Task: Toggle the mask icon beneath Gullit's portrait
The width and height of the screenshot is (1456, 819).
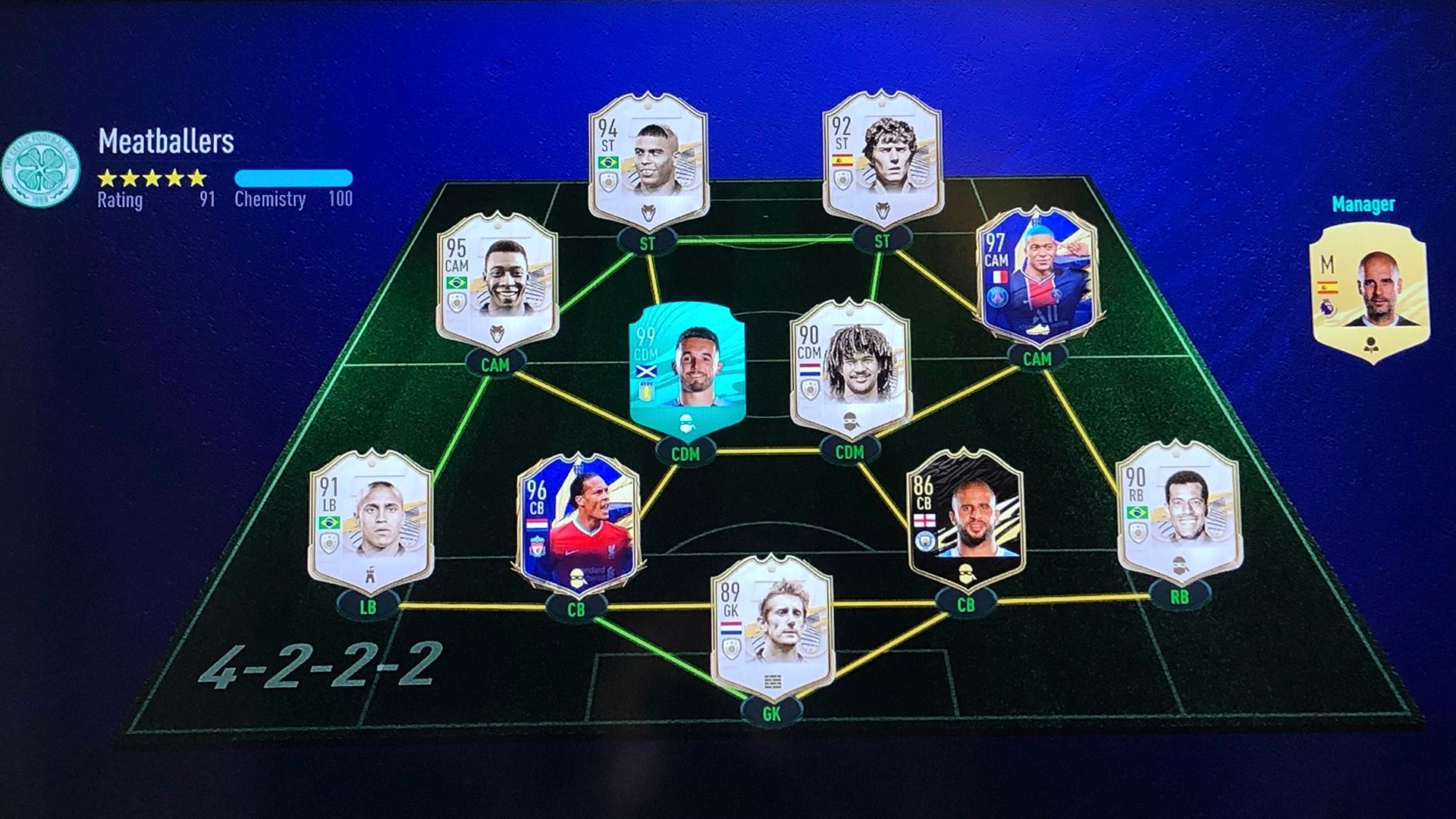Action: click(x=851, y=421)
